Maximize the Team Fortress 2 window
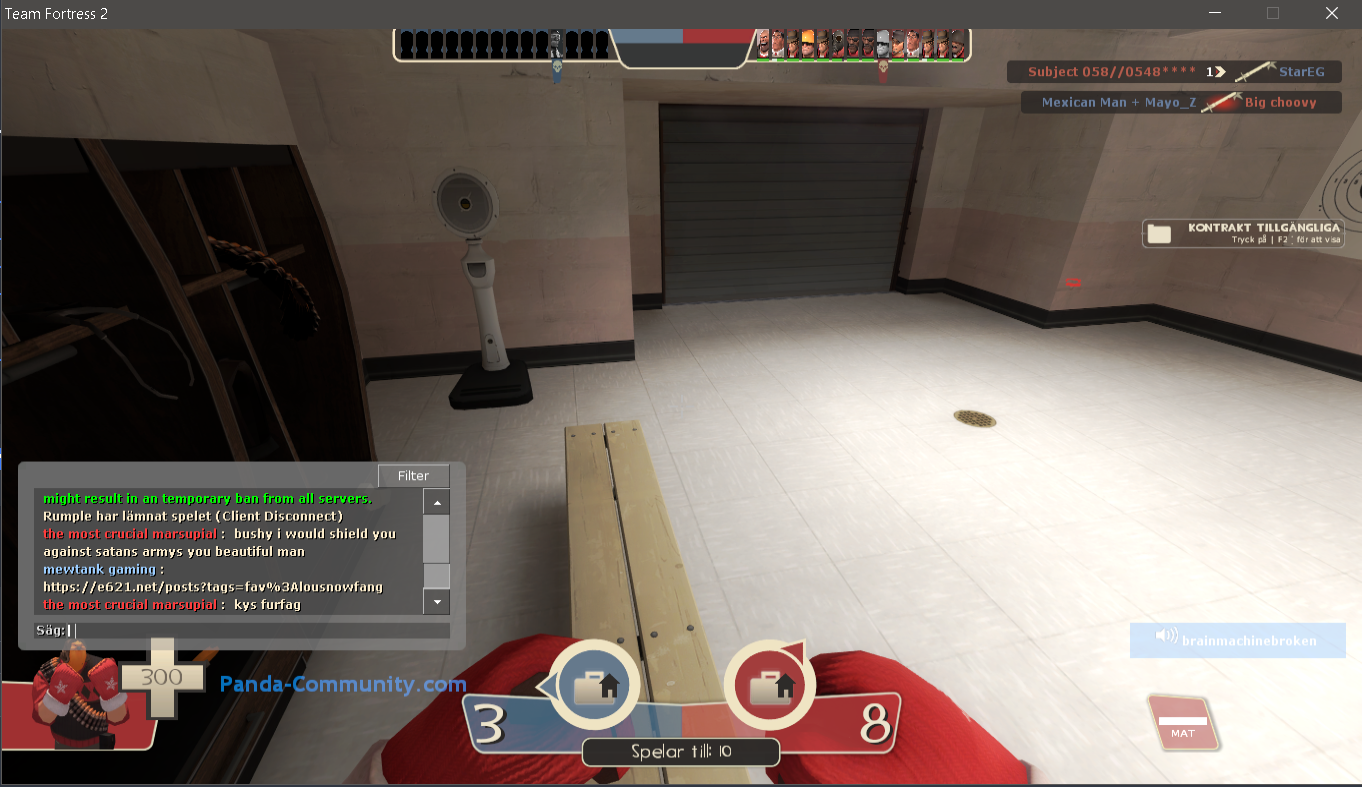 pyautogui.click(x=1273, y=13)
